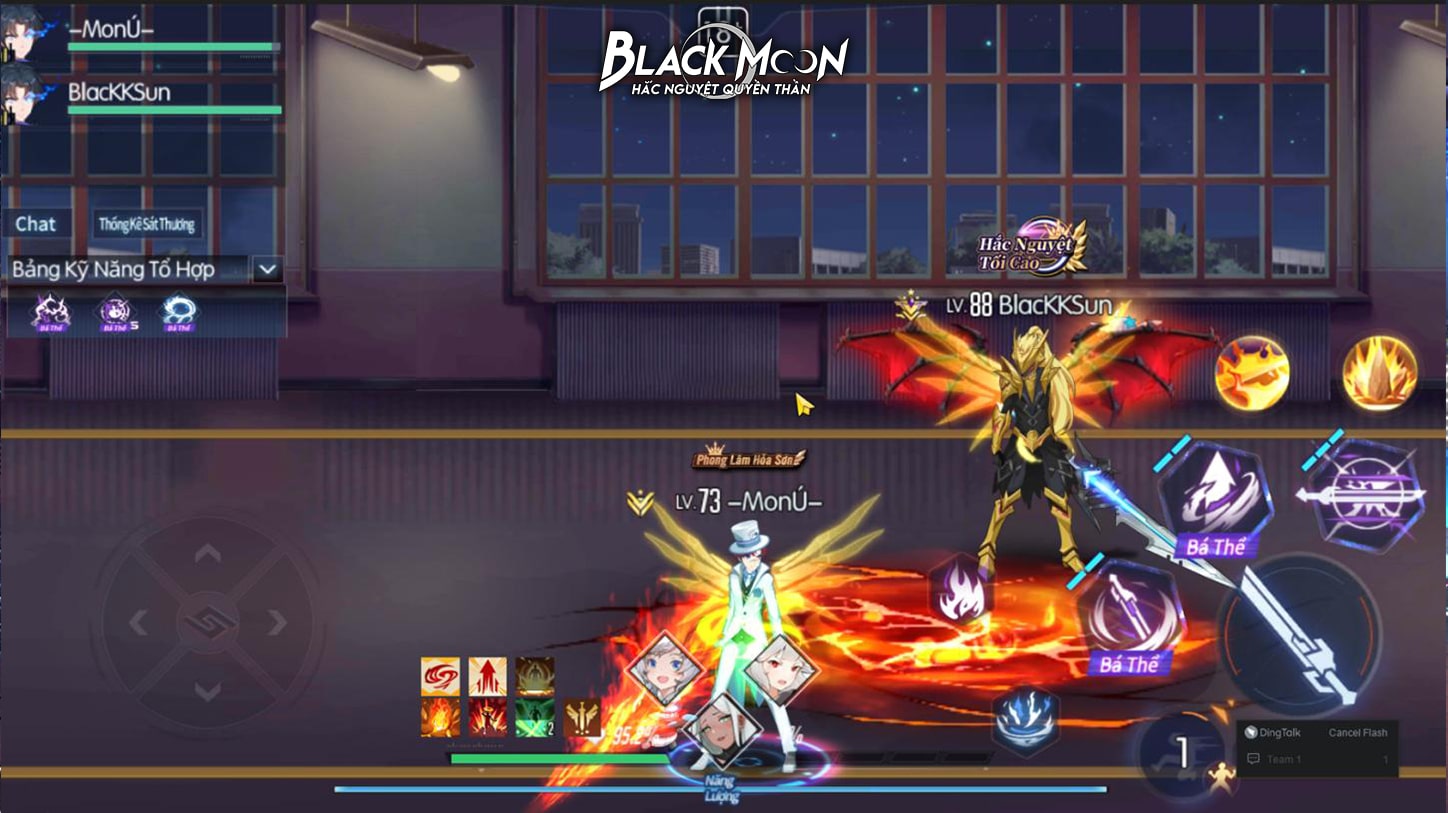Inspect the green aura buff with counter 2

[535, 716]
